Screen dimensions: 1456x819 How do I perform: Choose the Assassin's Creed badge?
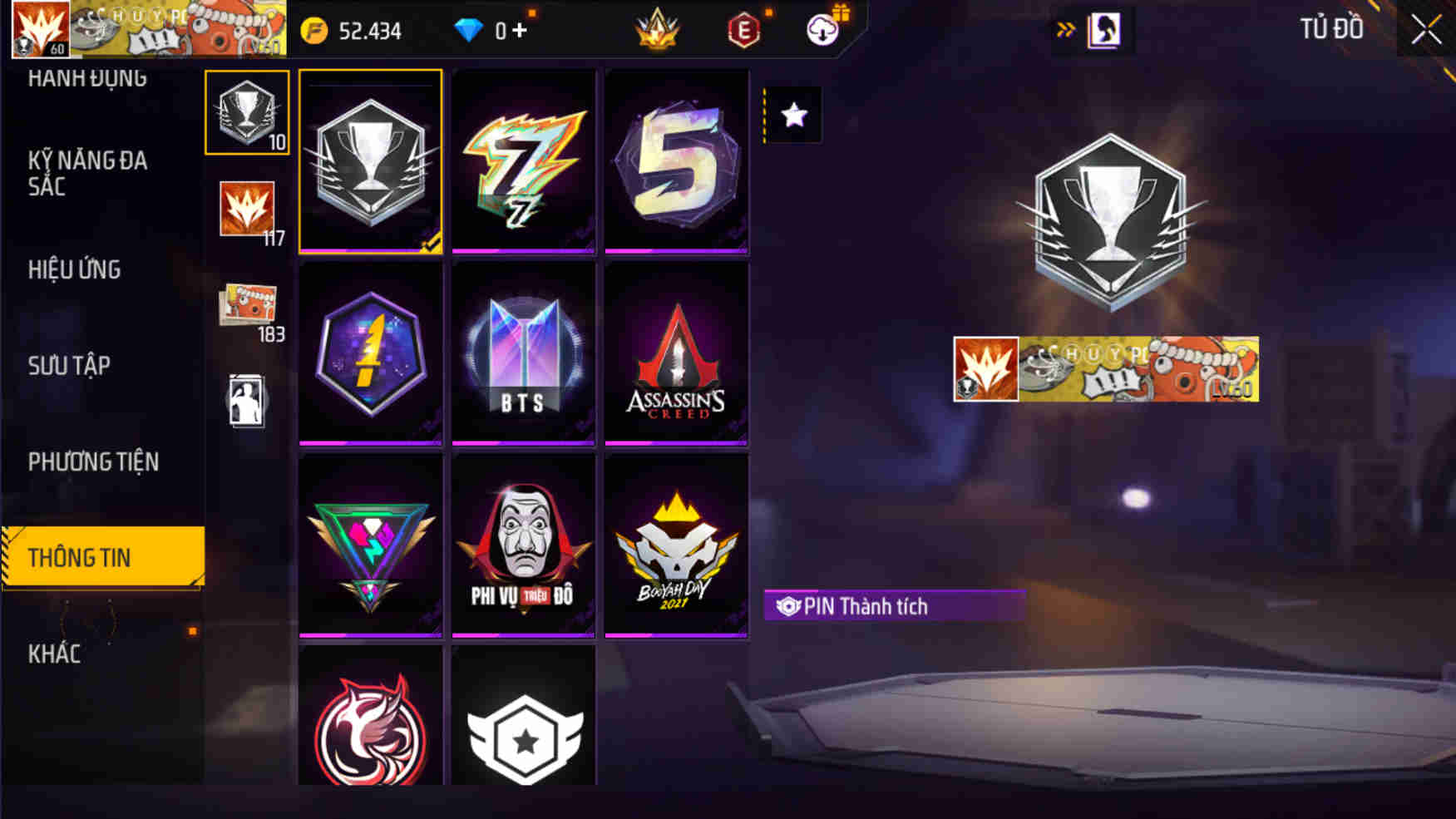point(676,353)
